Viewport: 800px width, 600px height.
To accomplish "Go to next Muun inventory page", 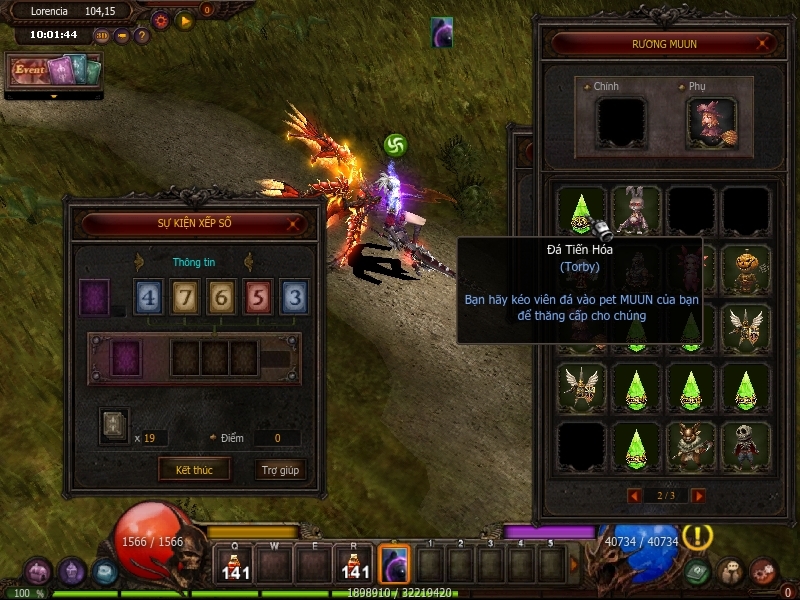I will click(699, 495).
